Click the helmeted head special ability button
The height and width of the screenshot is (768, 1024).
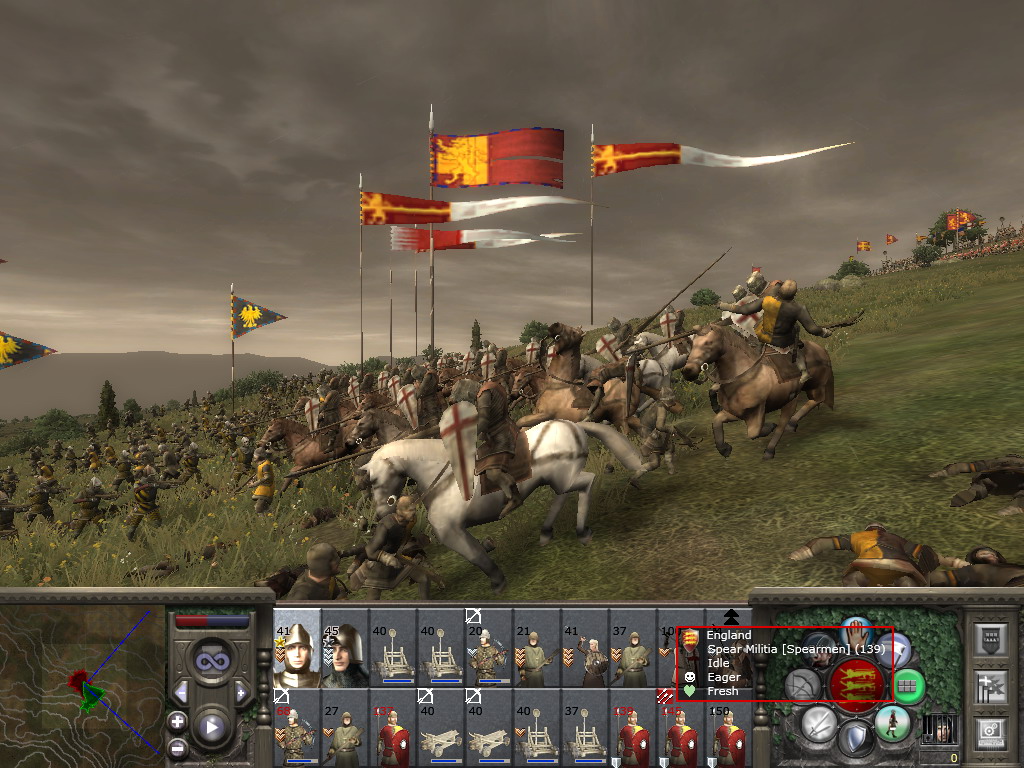tap(820, 648)
